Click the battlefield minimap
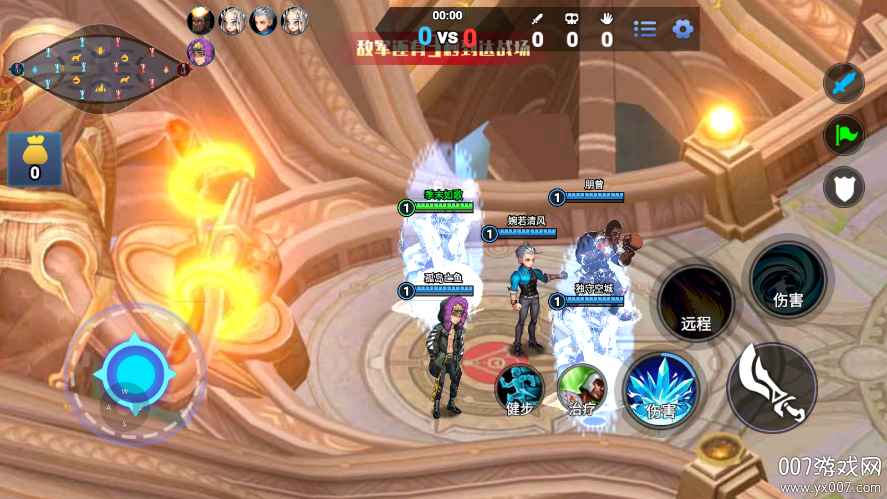 (98, 68)
